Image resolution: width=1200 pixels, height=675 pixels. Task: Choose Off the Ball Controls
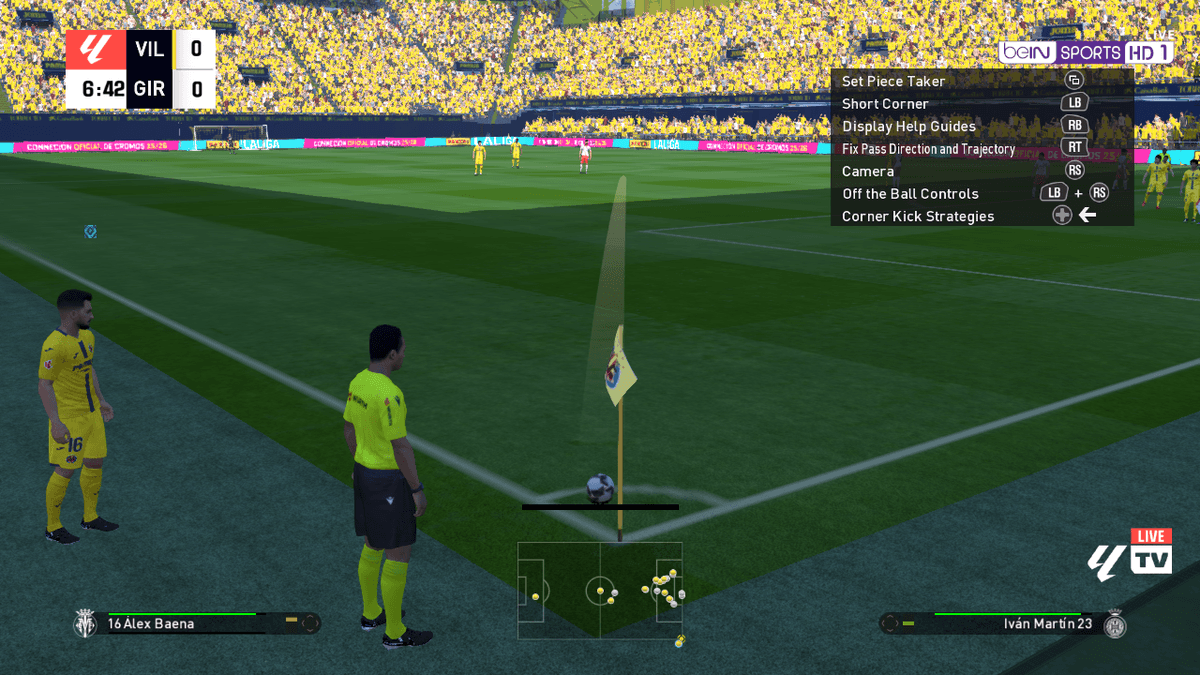click(x=910, y=194)
